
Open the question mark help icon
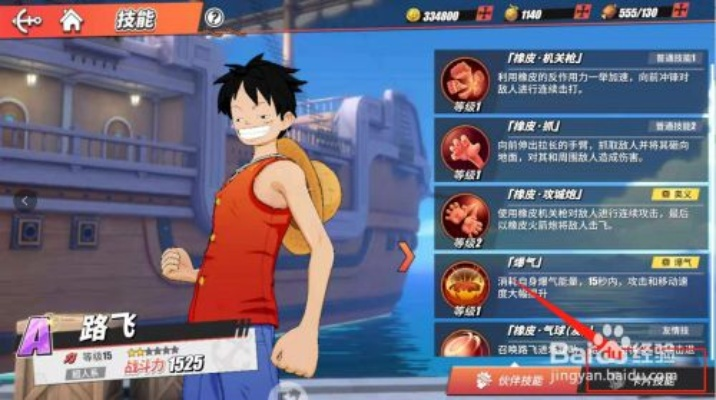[x=213, y=17]
